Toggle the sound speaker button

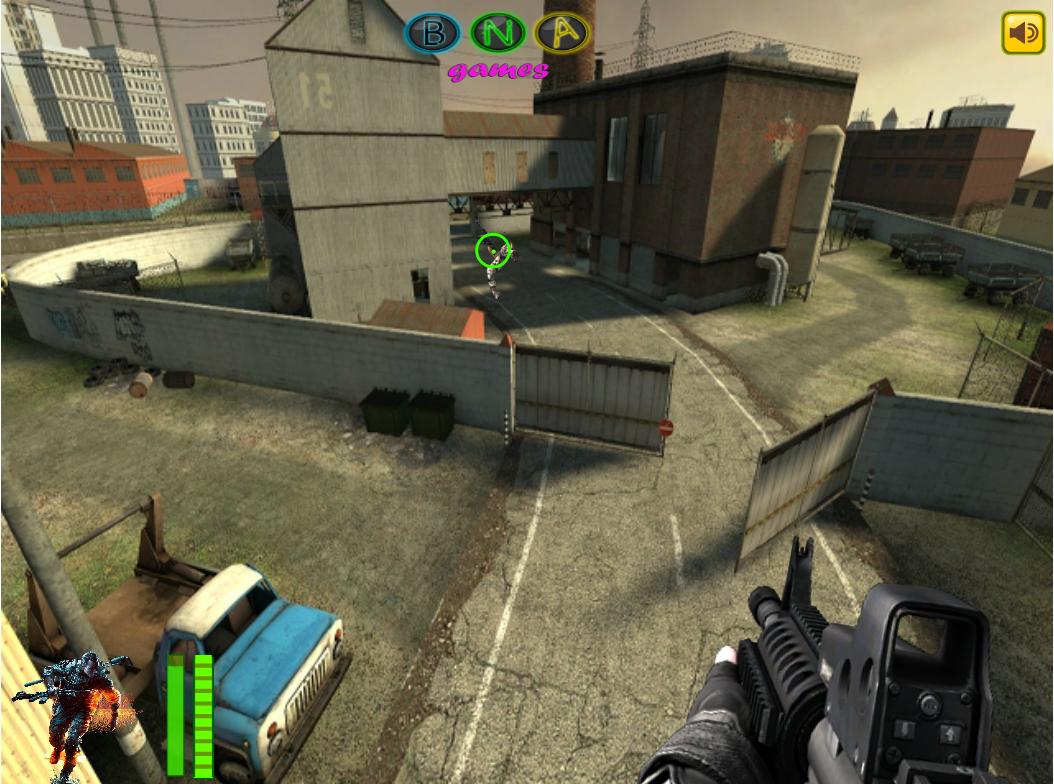1022,33
